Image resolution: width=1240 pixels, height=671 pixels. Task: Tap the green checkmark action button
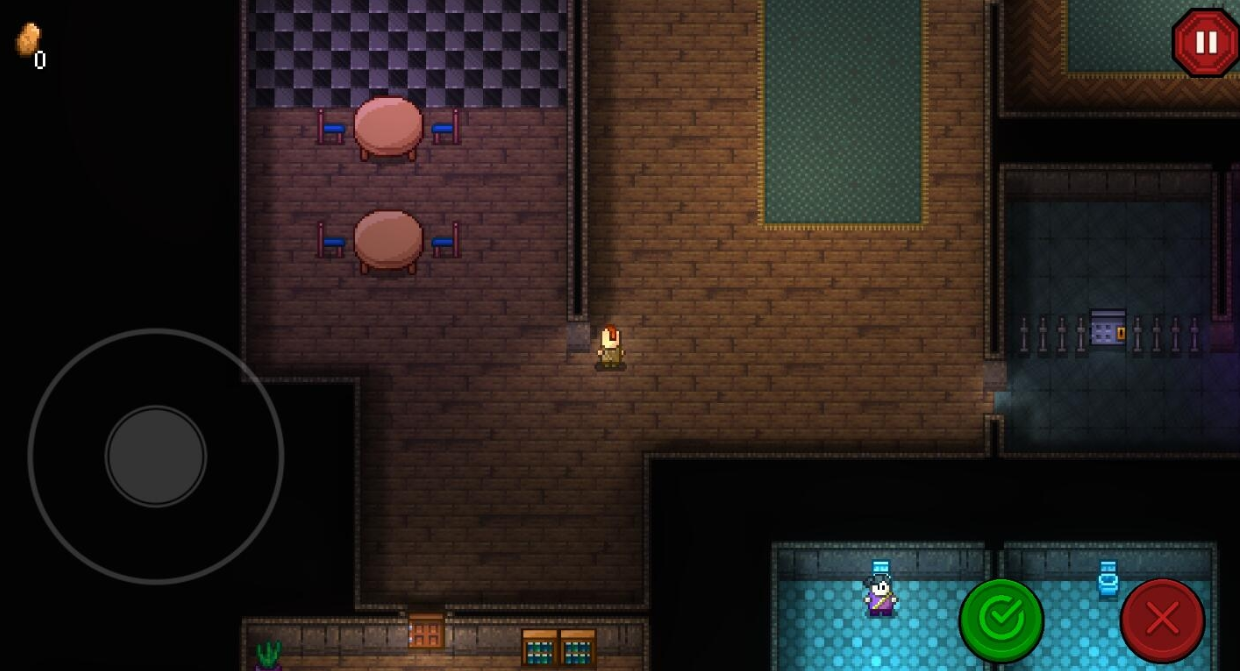coord(1001,620)
